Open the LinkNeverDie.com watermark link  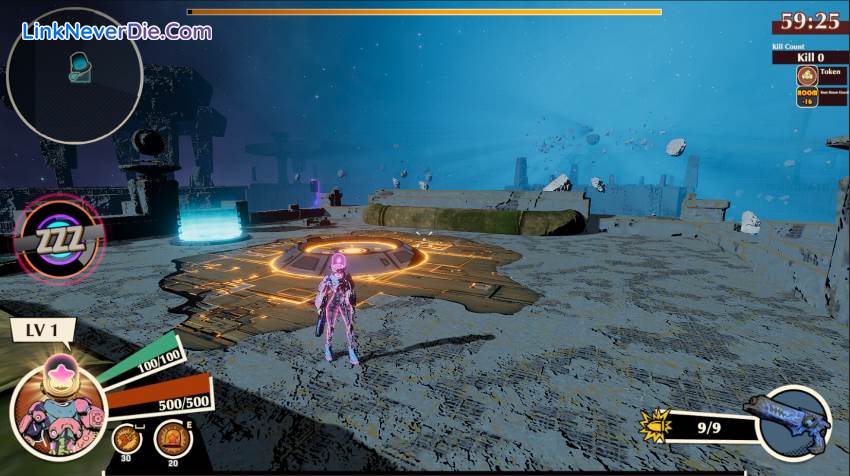[x=115, y=31]
